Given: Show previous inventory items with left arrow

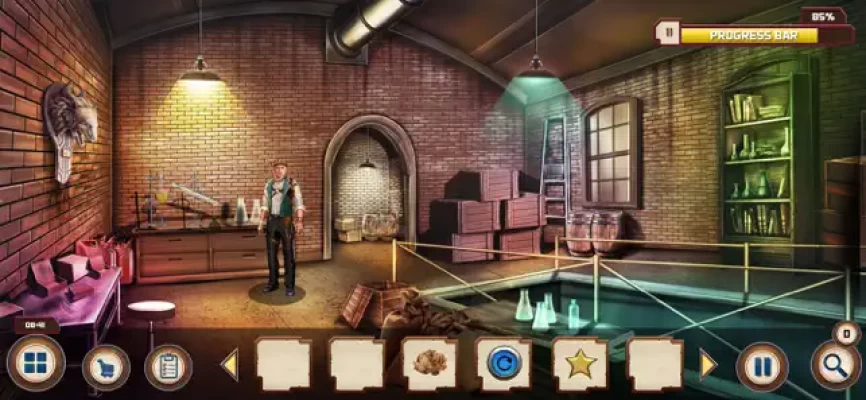Looking at the screenshot, I should point(229,365).
